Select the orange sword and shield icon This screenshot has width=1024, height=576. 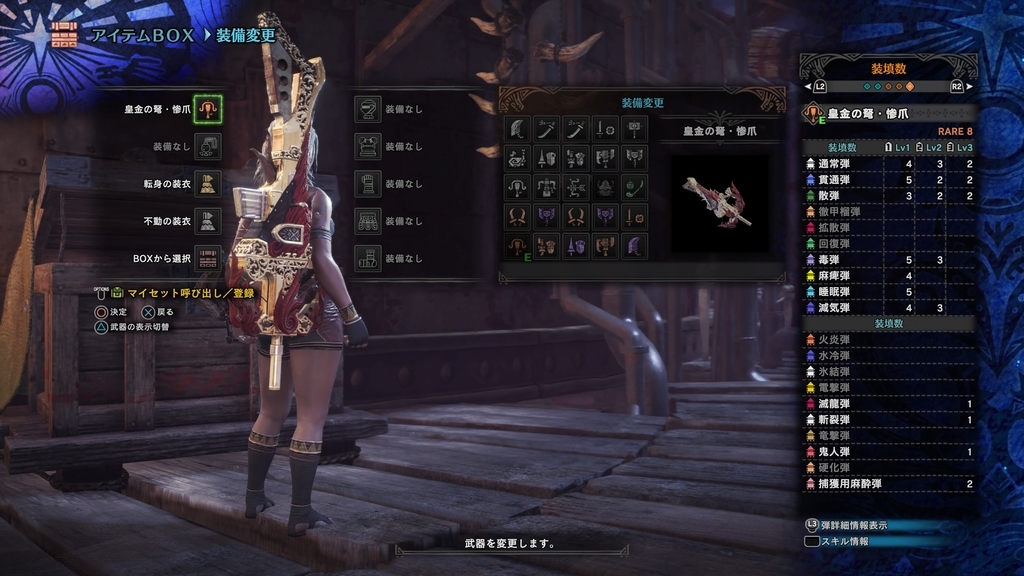634,216
